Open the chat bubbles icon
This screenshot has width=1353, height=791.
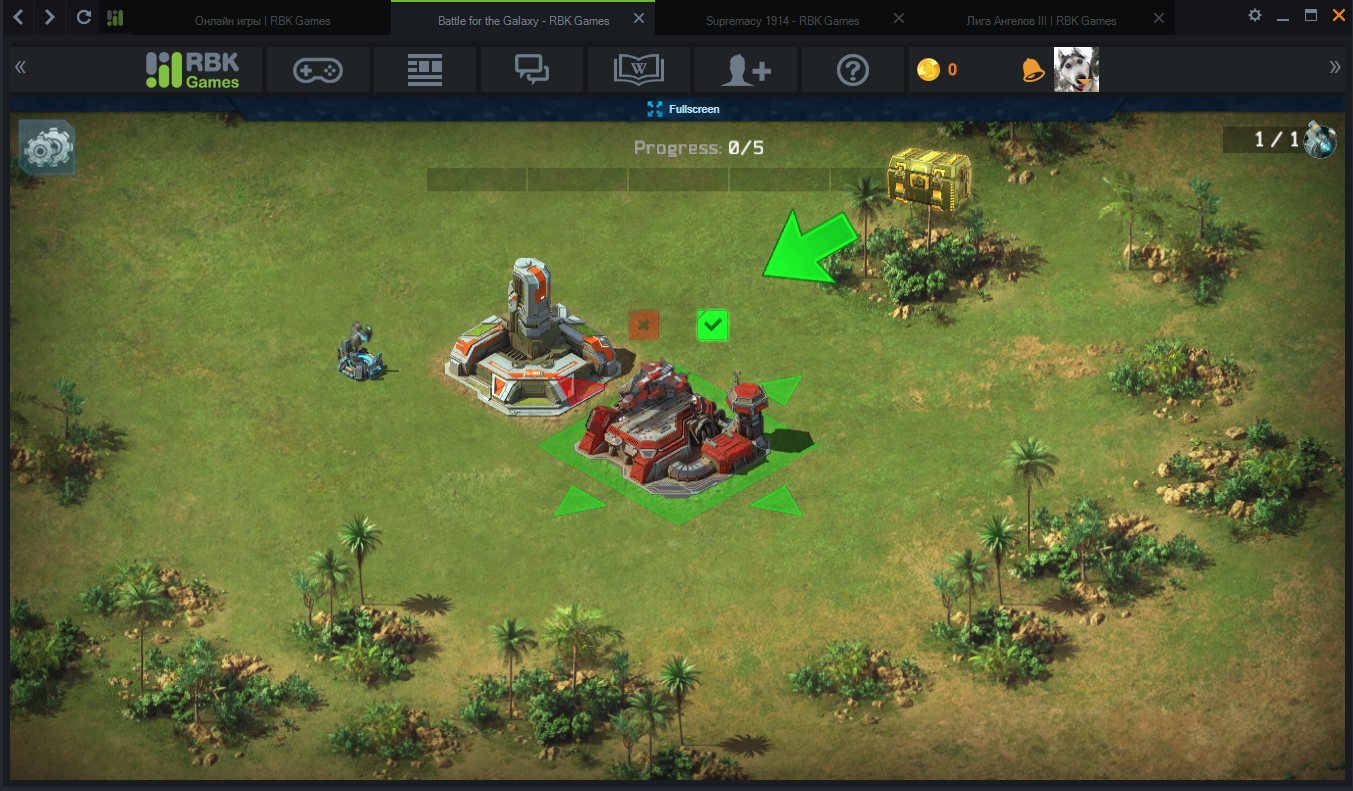[532, 70]
